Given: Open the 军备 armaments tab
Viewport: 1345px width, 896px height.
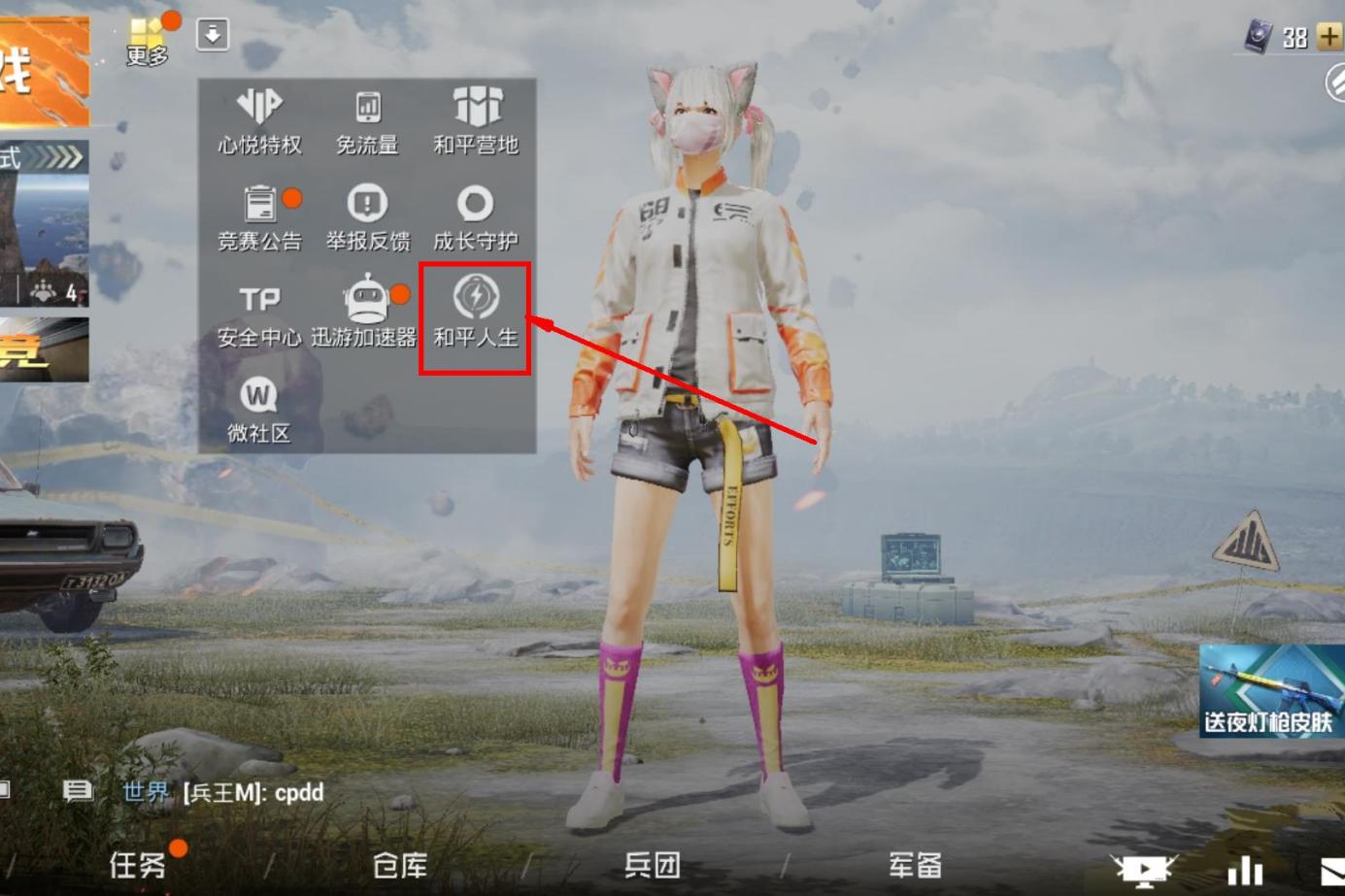Looking at the screenshot, I should click(915, 864).
